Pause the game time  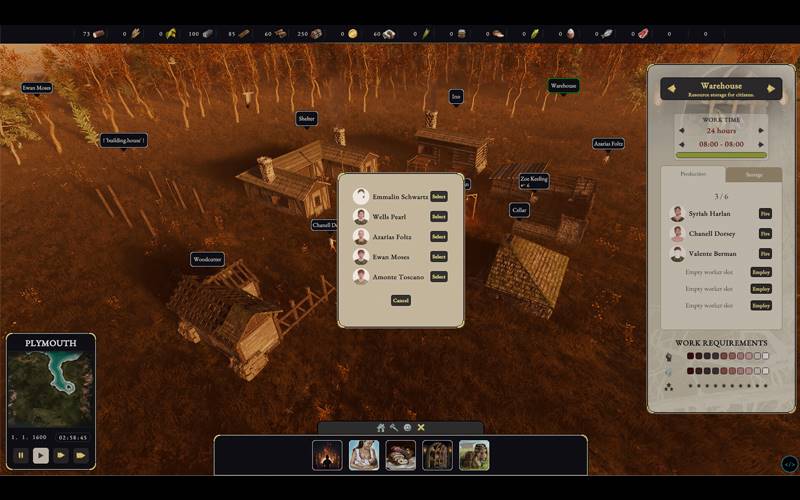20,455
